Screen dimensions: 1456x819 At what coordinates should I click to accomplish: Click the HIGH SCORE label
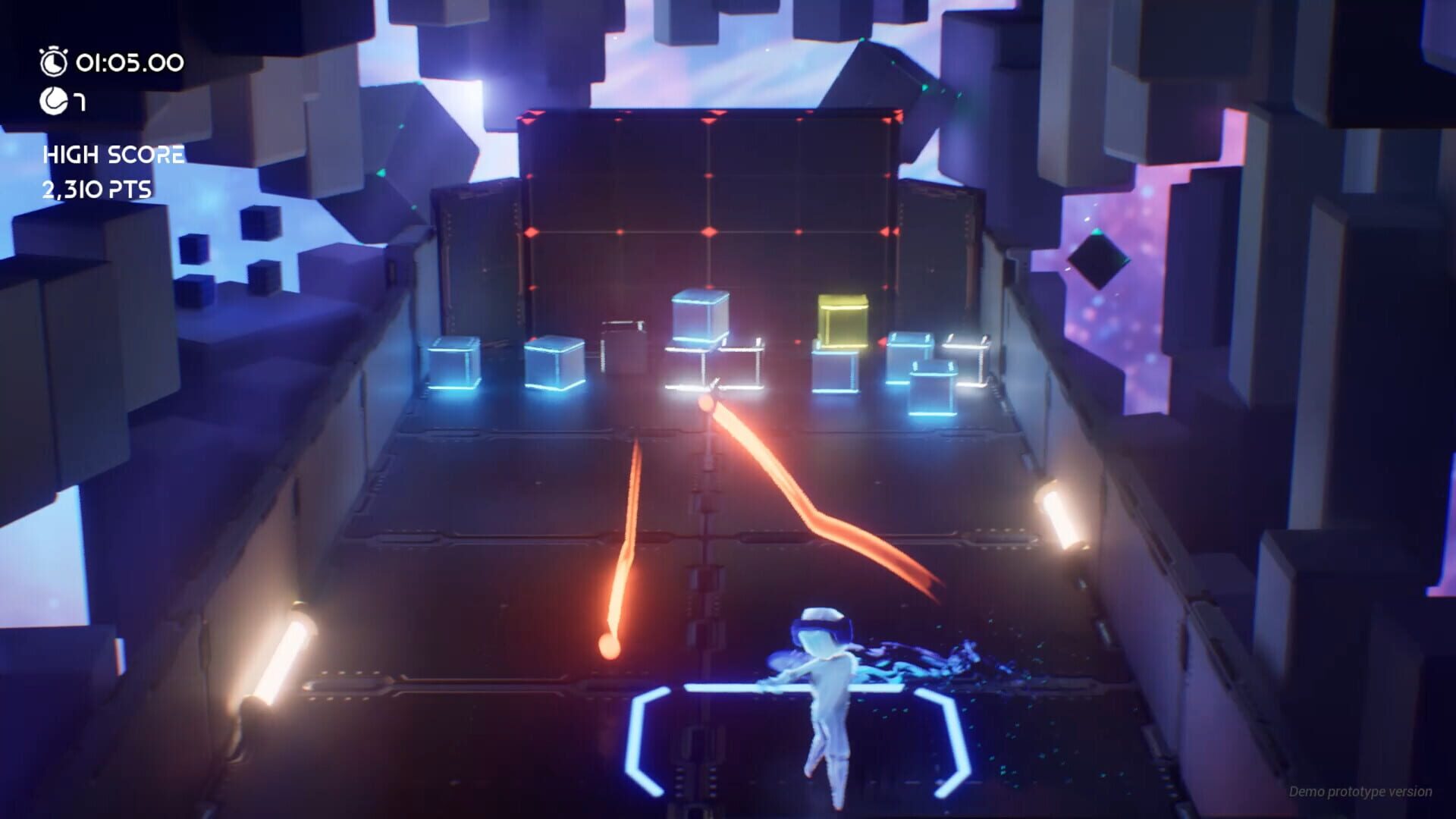(x=114, y=154)
